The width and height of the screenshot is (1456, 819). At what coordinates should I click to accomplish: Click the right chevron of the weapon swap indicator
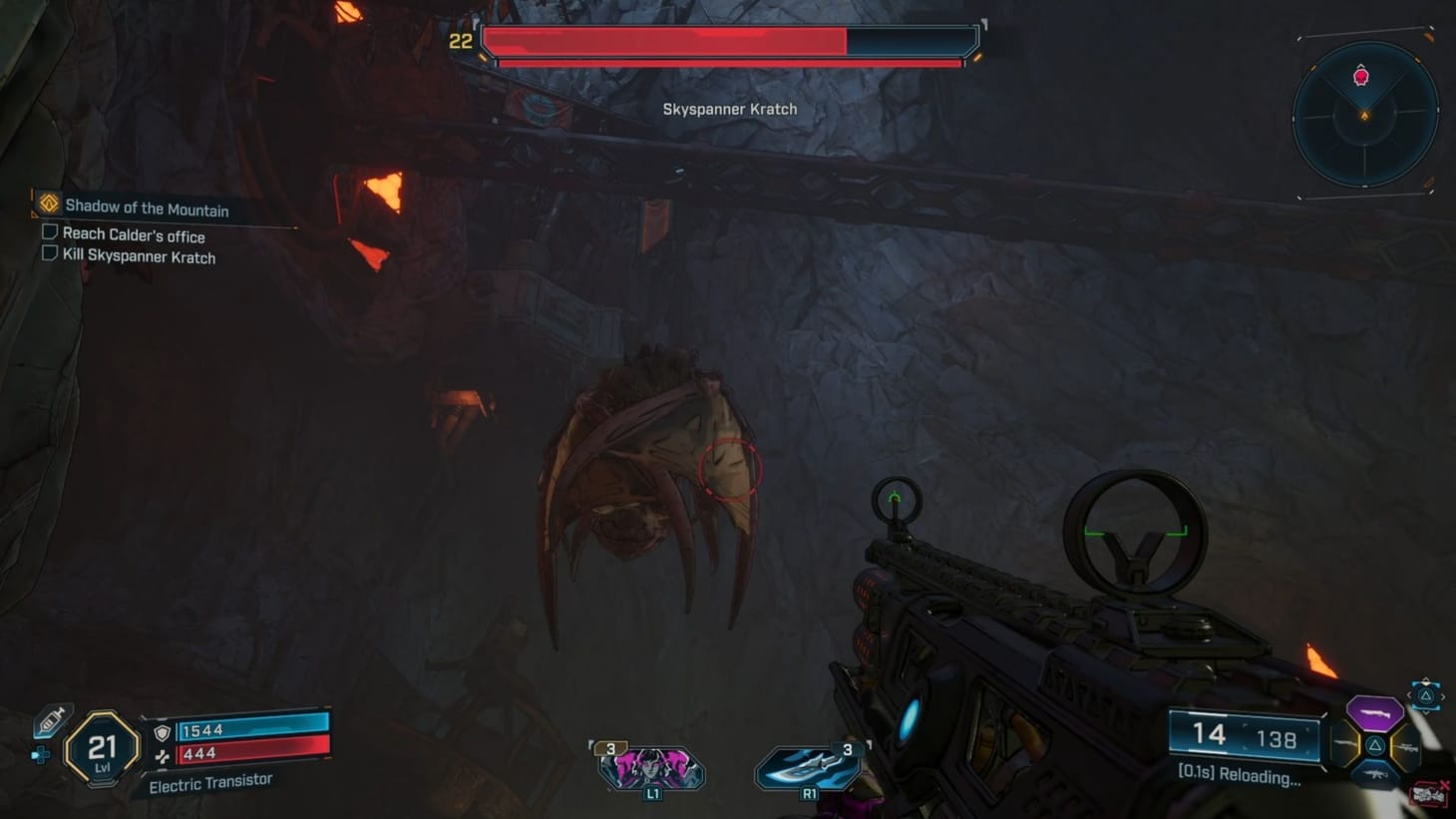point(1443,697)
